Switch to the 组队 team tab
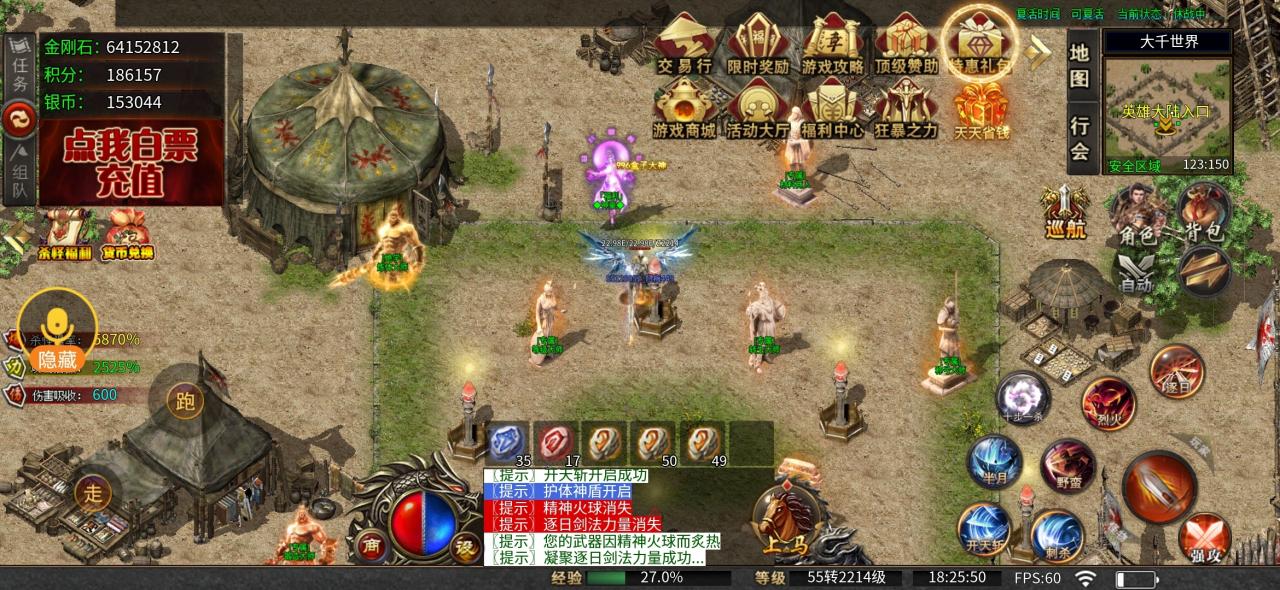 point(20,170)
